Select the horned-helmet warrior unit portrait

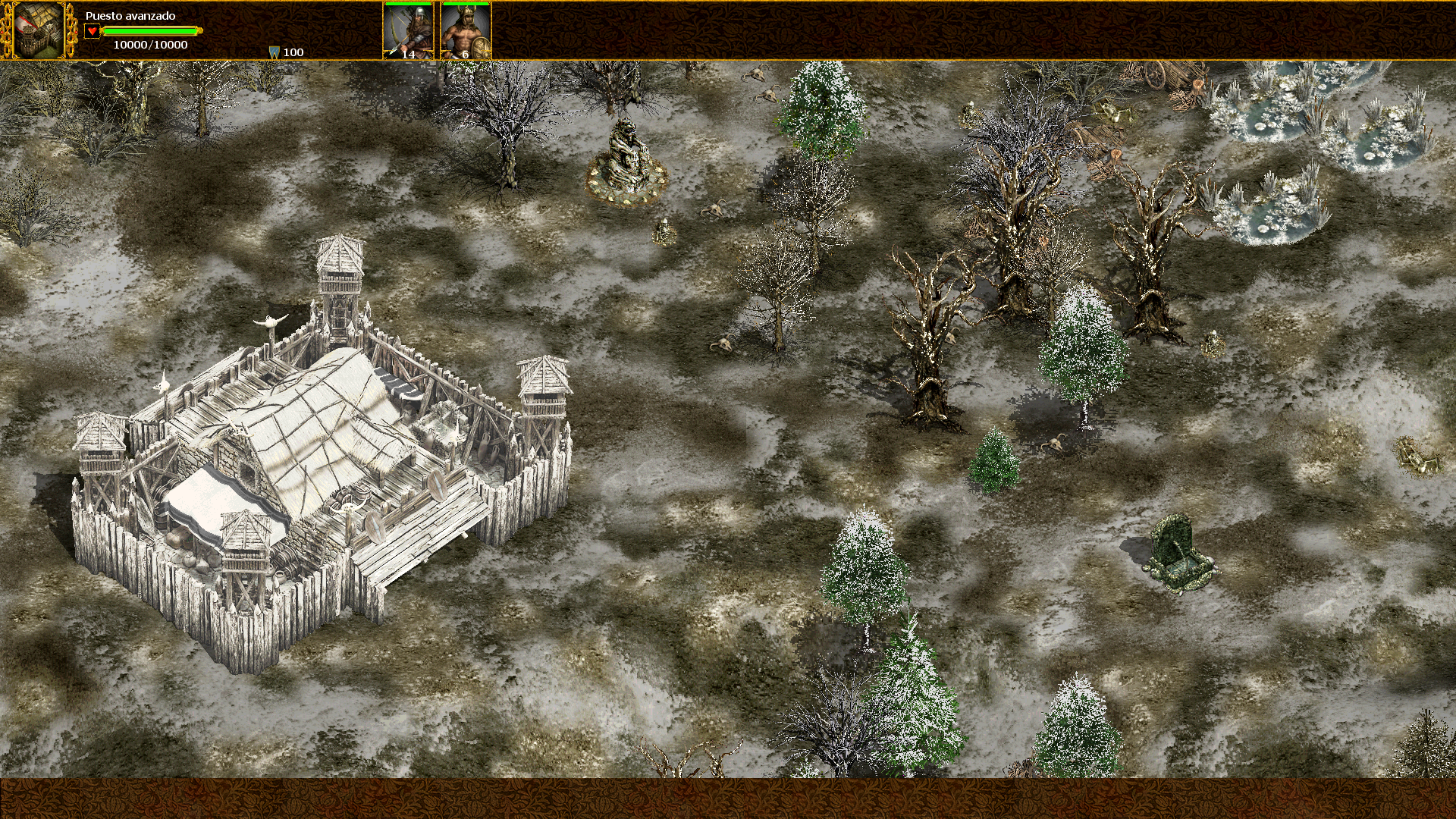pyautogui.click(x=466, y=31)
